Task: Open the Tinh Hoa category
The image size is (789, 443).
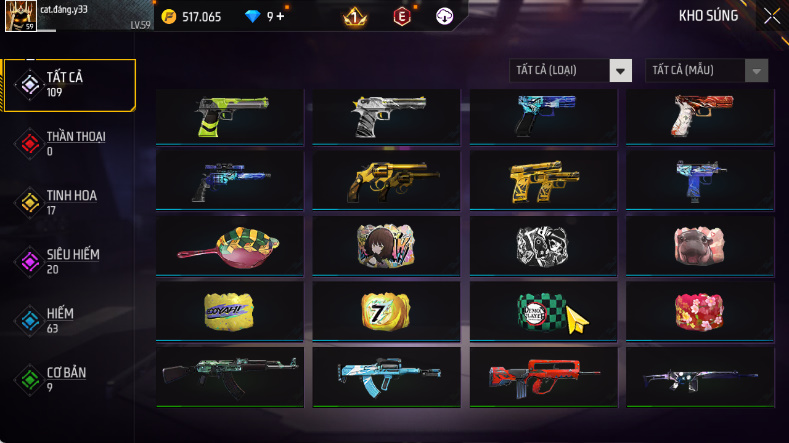Action: [70, 202]
